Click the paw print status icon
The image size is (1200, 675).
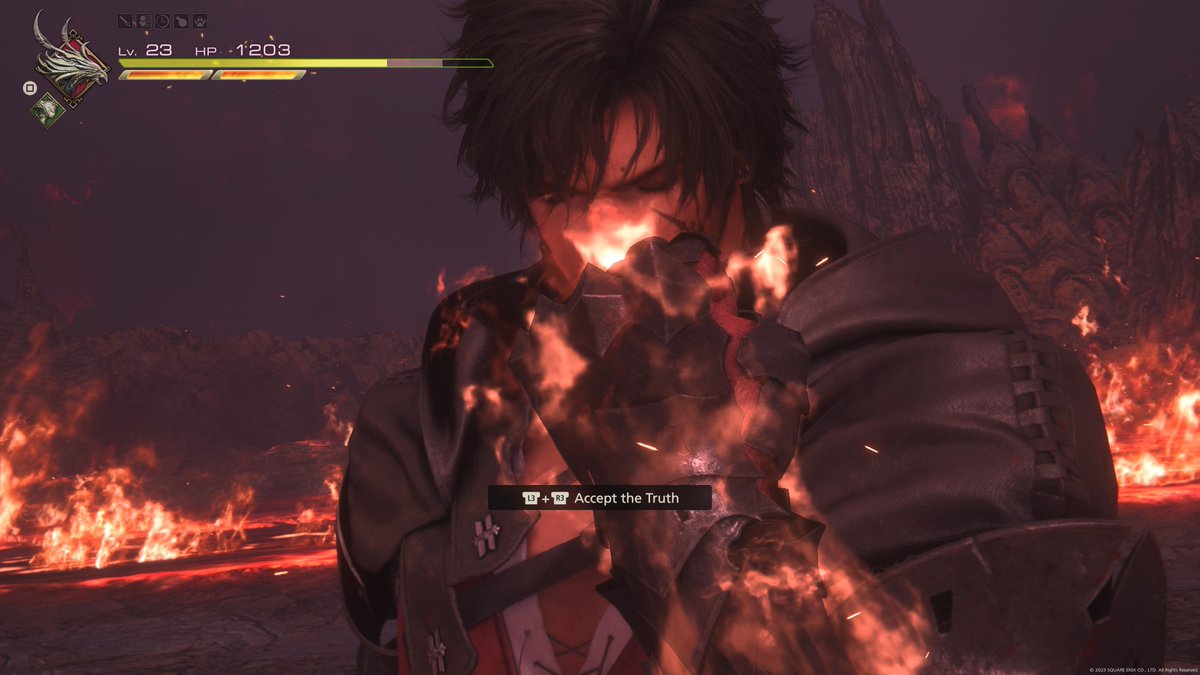pos(199,20)
